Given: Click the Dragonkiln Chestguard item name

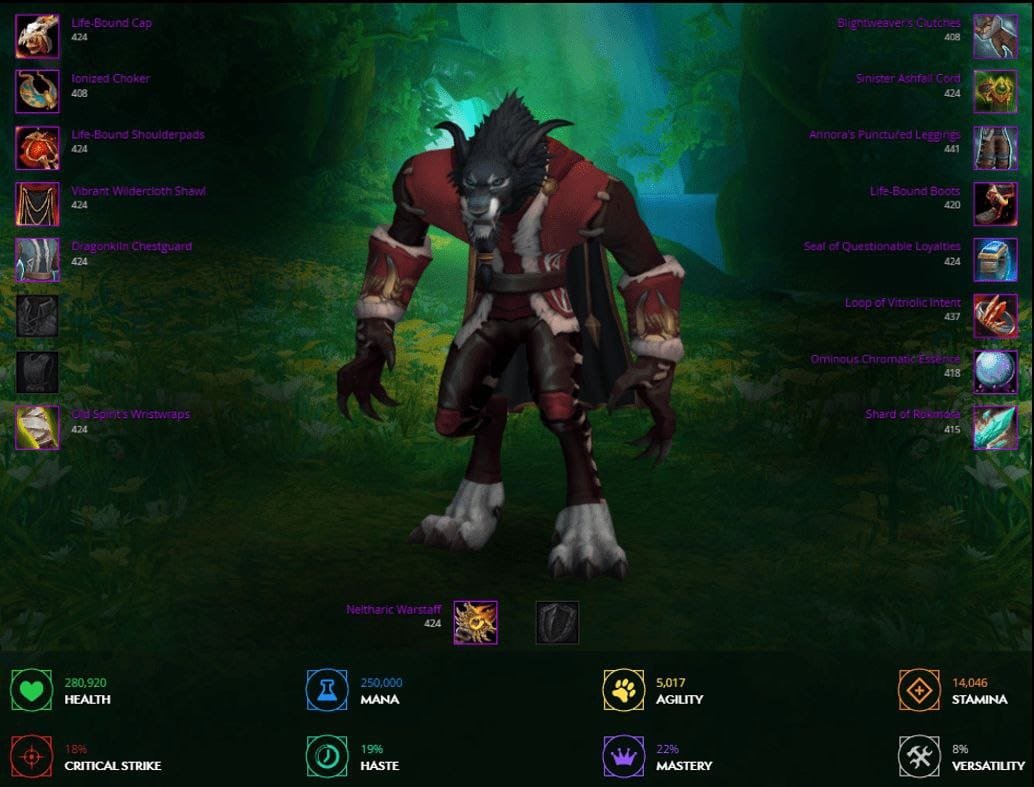Looking at the screenshot, I should pyautogui.click(x=131, y=246).
